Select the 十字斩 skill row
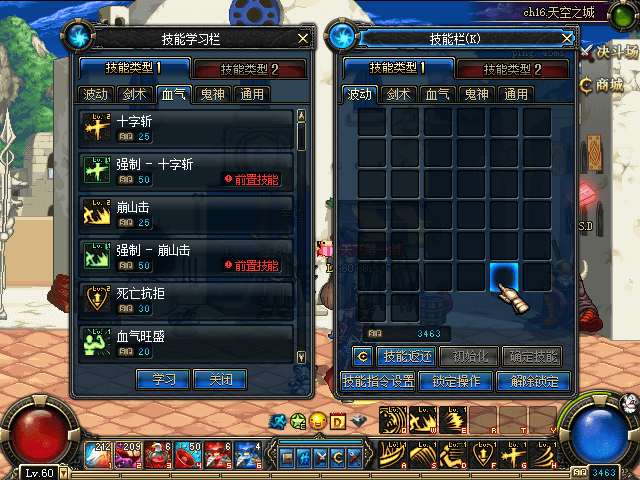Image resolution: width=640 pixels, height=480 pixels. (x=186, y=127)
